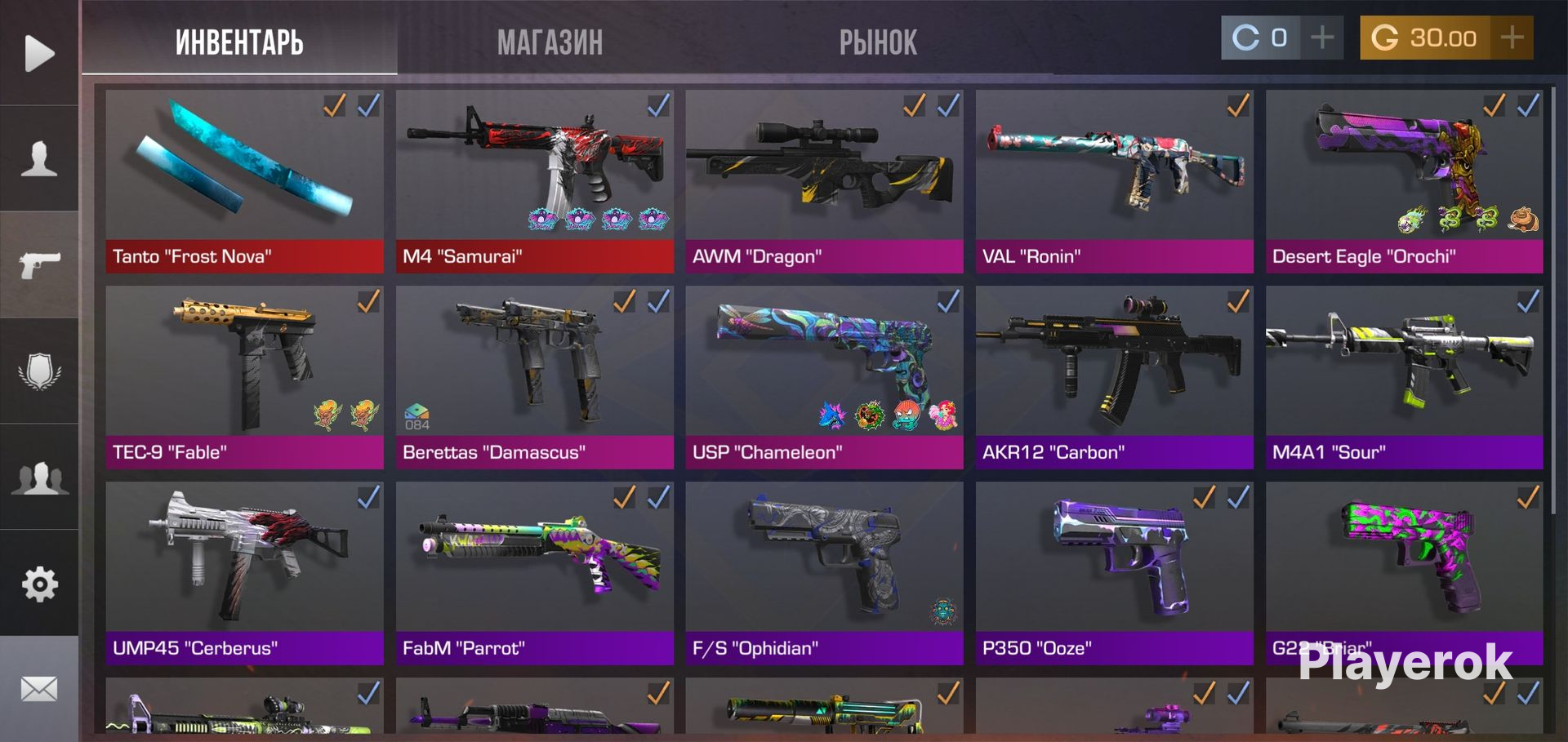Open the clan shield emblem menu
This screenshot has width=1568, height=742.
pyautogui.click(x=39, y=371)
